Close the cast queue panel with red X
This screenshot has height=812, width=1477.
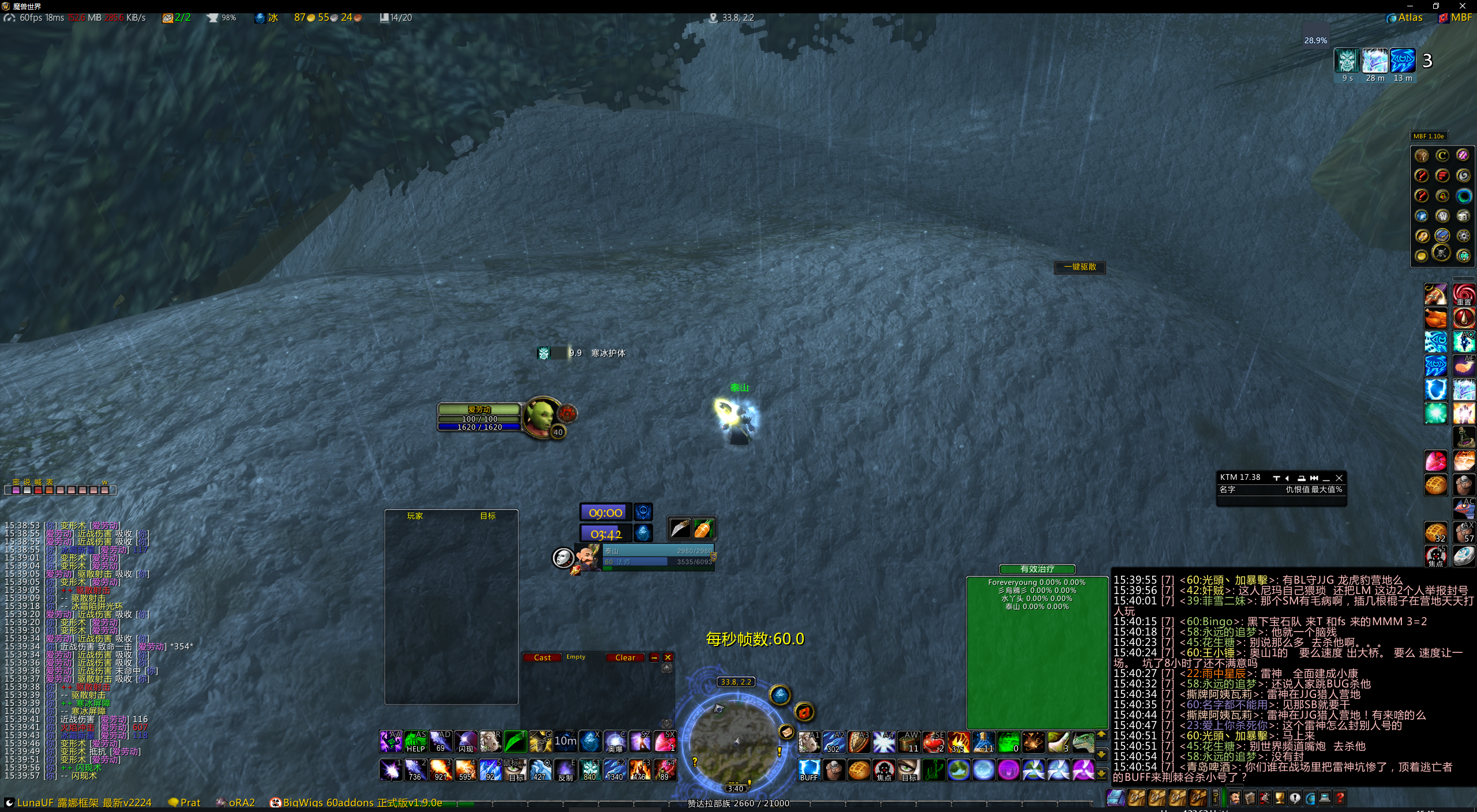[x=668, y=657]
